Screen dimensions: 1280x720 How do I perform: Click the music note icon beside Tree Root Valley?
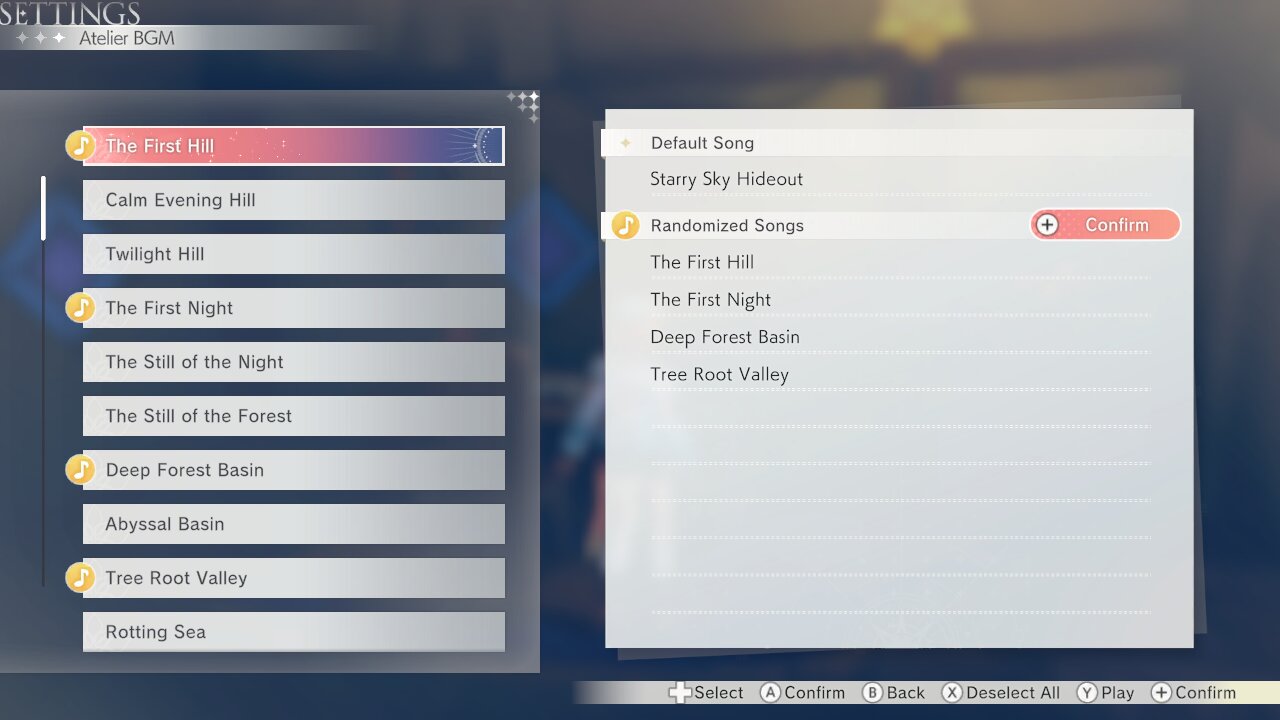click(81, 577)
